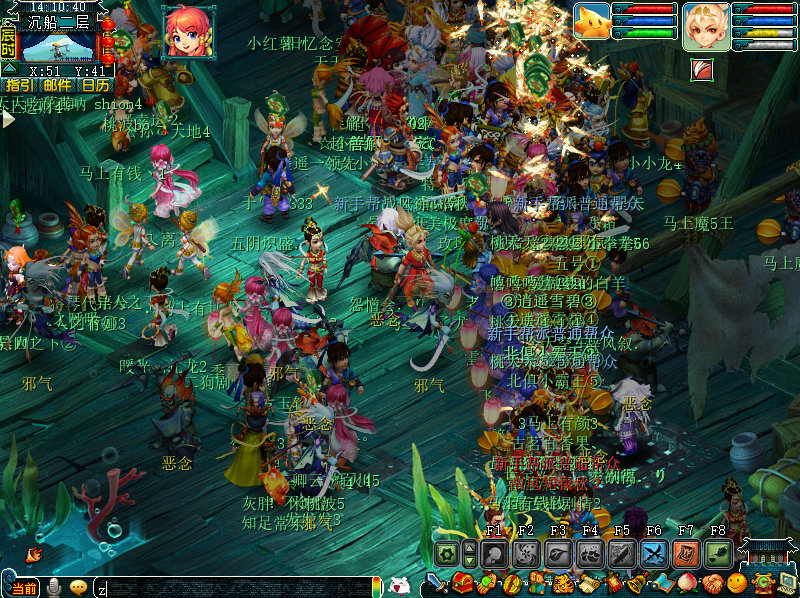Activate the F1 skill slot

tap(494, 554)
